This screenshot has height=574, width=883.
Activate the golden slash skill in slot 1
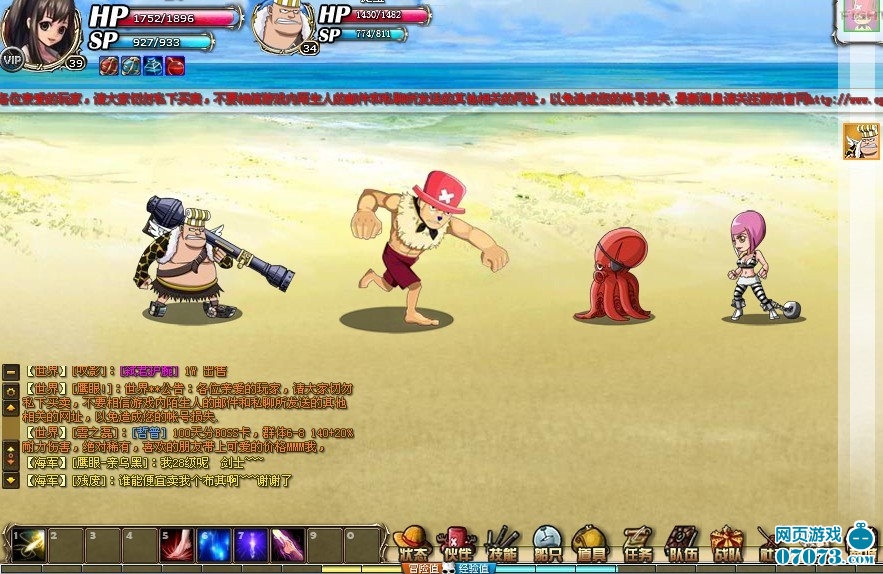(28, 545)
